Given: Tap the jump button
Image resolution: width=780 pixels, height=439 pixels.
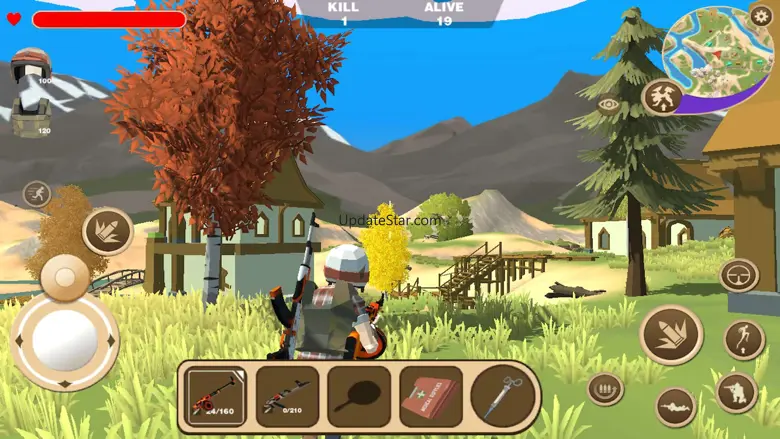Looking at the screenshot, I should click(744, 339).
